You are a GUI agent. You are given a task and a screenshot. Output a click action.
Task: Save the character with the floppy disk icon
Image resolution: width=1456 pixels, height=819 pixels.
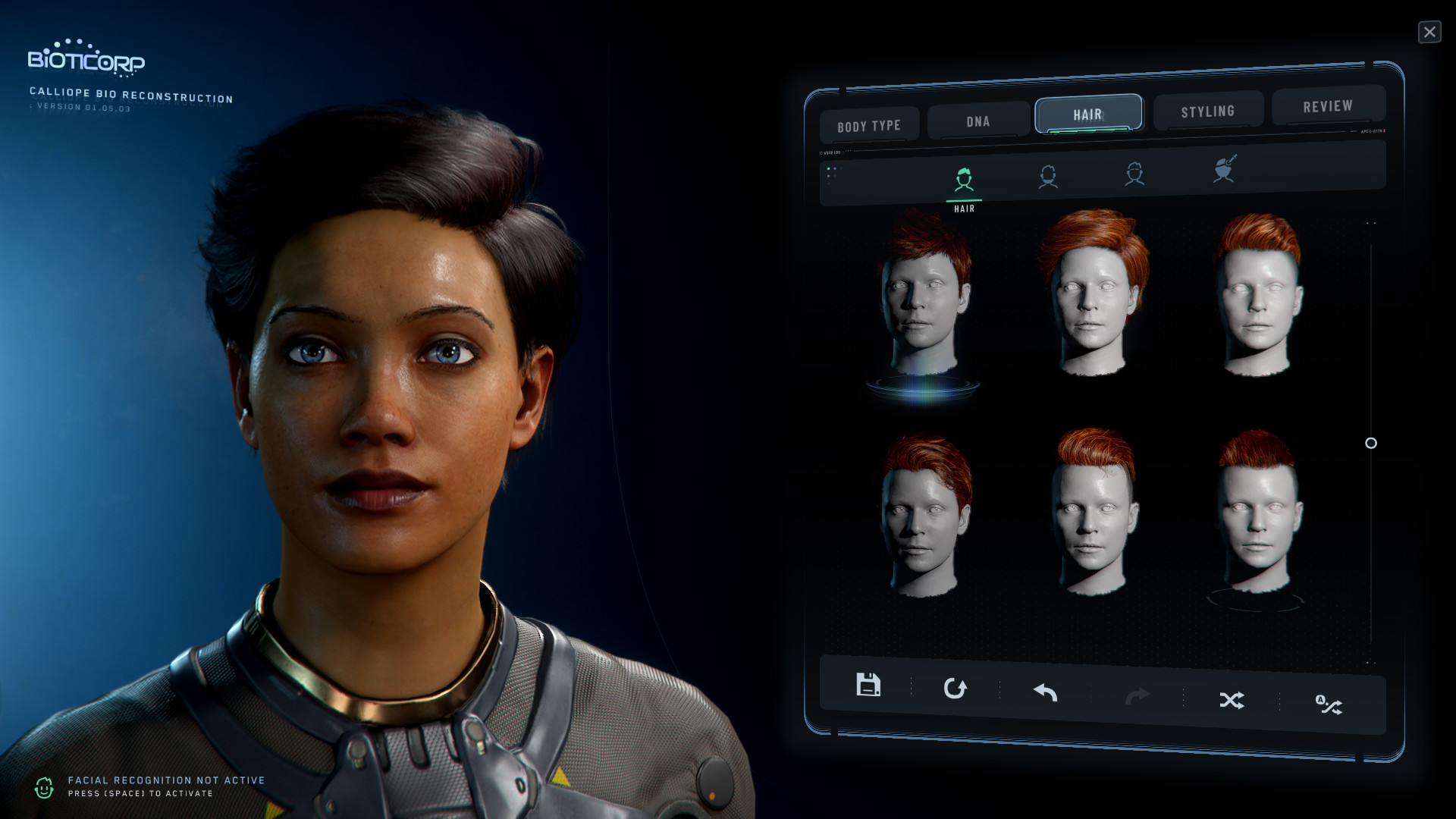click(x=868, y=685)
